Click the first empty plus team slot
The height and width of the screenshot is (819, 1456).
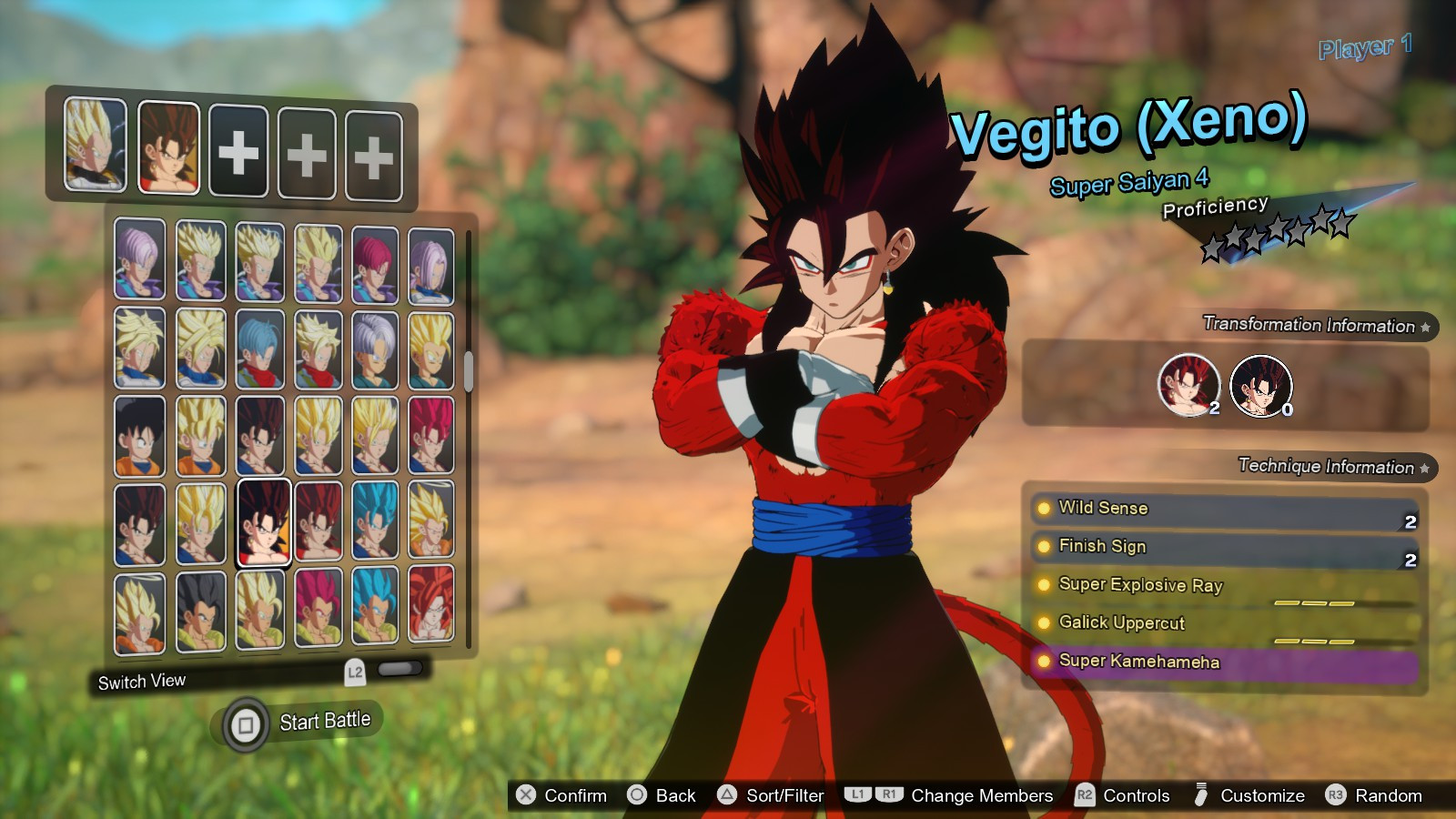[238, 152]
